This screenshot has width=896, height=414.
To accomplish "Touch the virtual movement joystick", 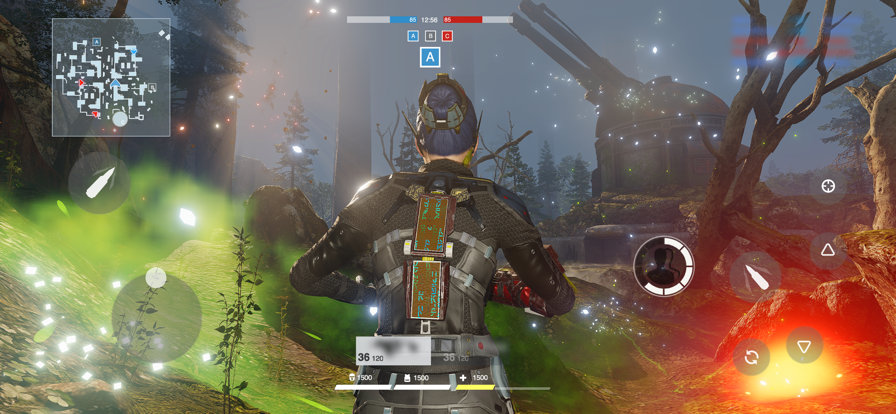I will click(x=156, y=316).
